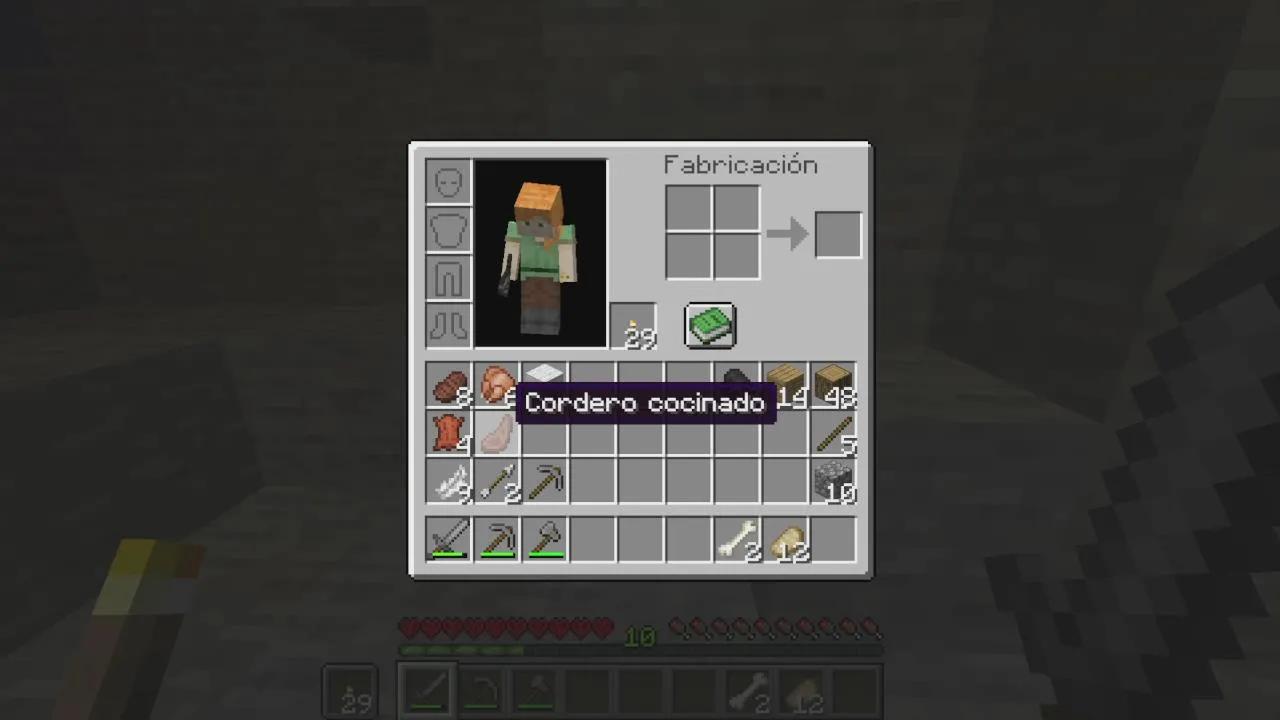Click the off-hand slot holding 29 torches

[x=634, y=325]
